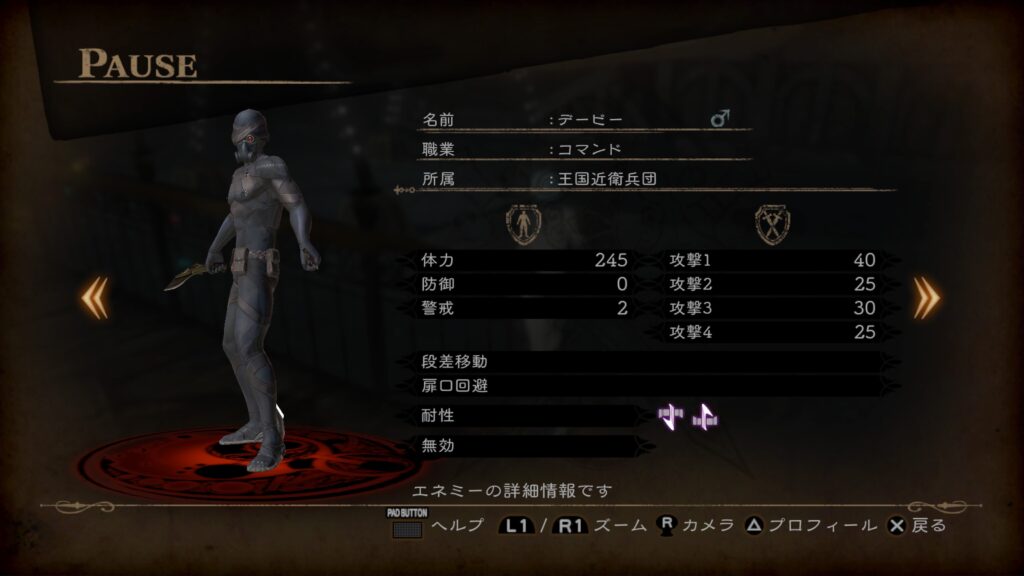
Task: Click the second purple resistance icon
Action: pos(706,416)
